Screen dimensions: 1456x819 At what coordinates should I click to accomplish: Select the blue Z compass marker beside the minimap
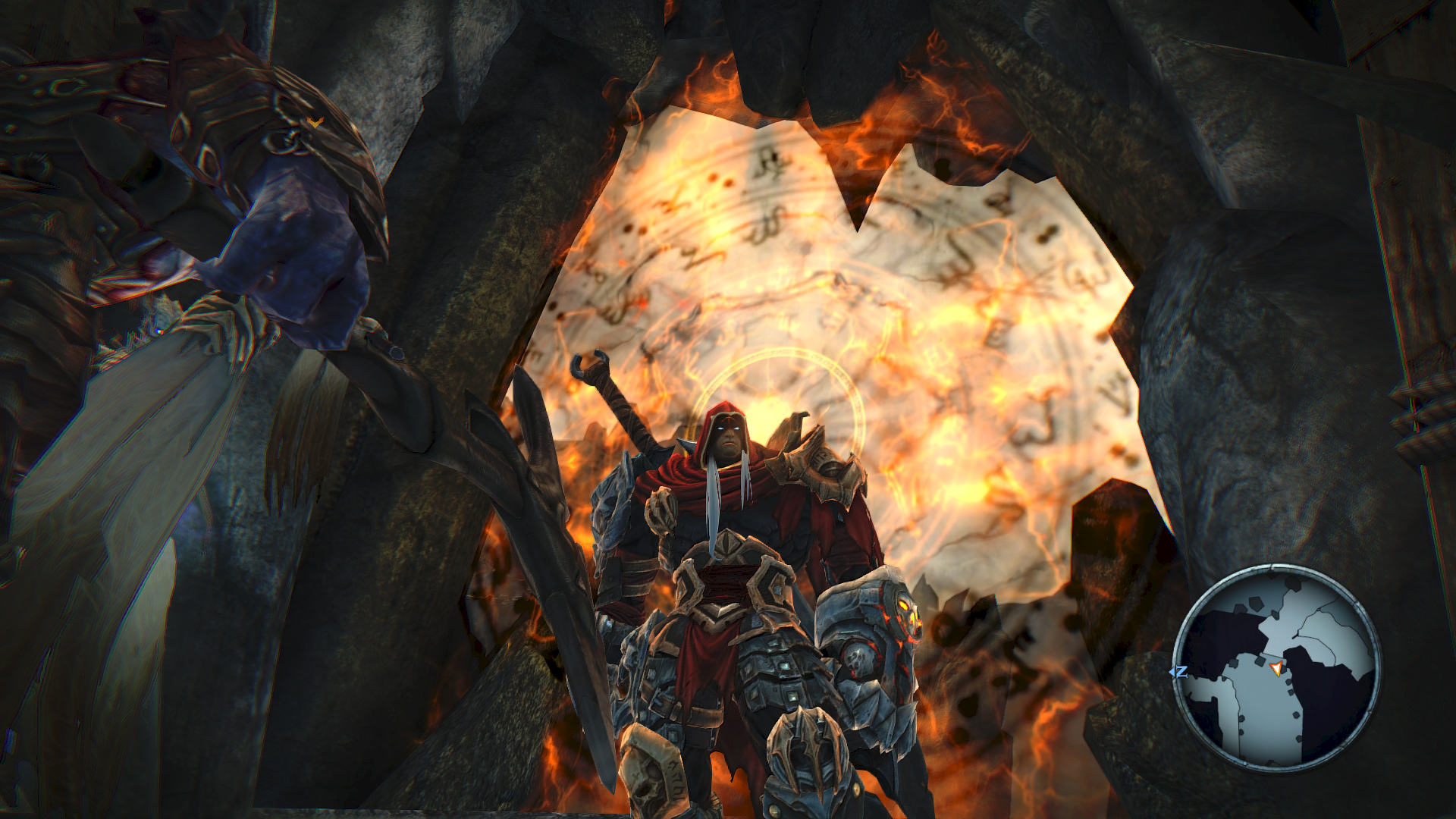(x=1181, y=671)
